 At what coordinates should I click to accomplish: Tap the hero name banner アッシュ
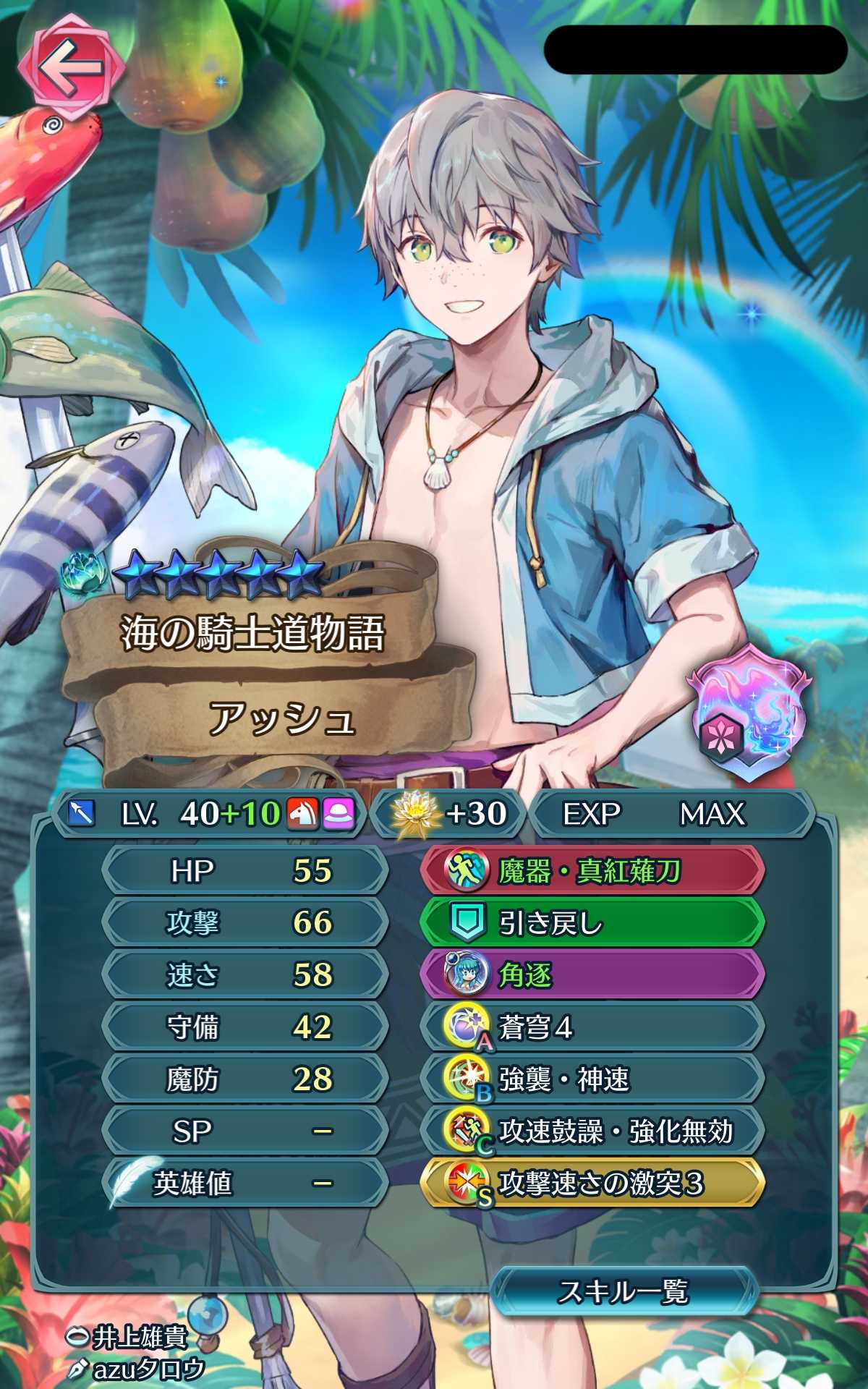282,718
